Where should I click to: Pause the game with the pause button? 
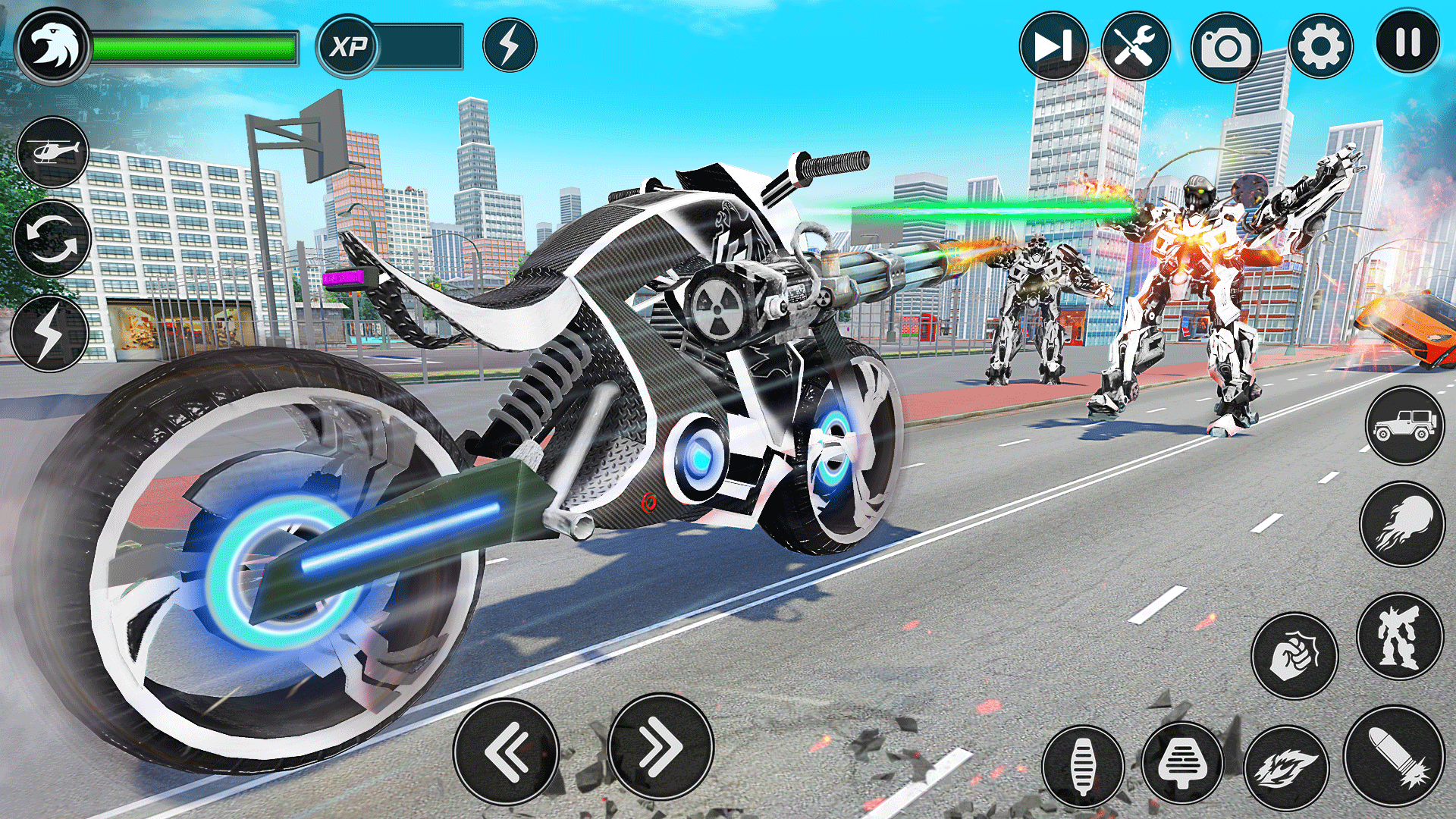pyautogui.click(x=1407, y=42)
